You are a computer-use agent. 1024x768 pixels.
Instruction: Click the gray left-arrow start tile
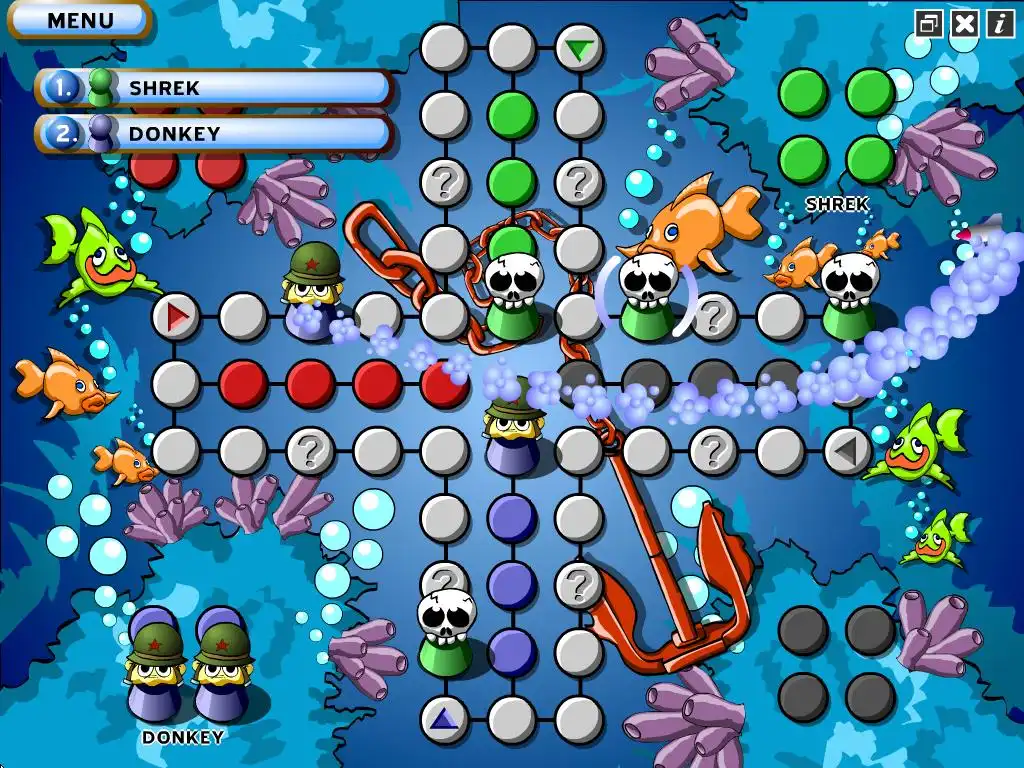(x=847, y=451)
